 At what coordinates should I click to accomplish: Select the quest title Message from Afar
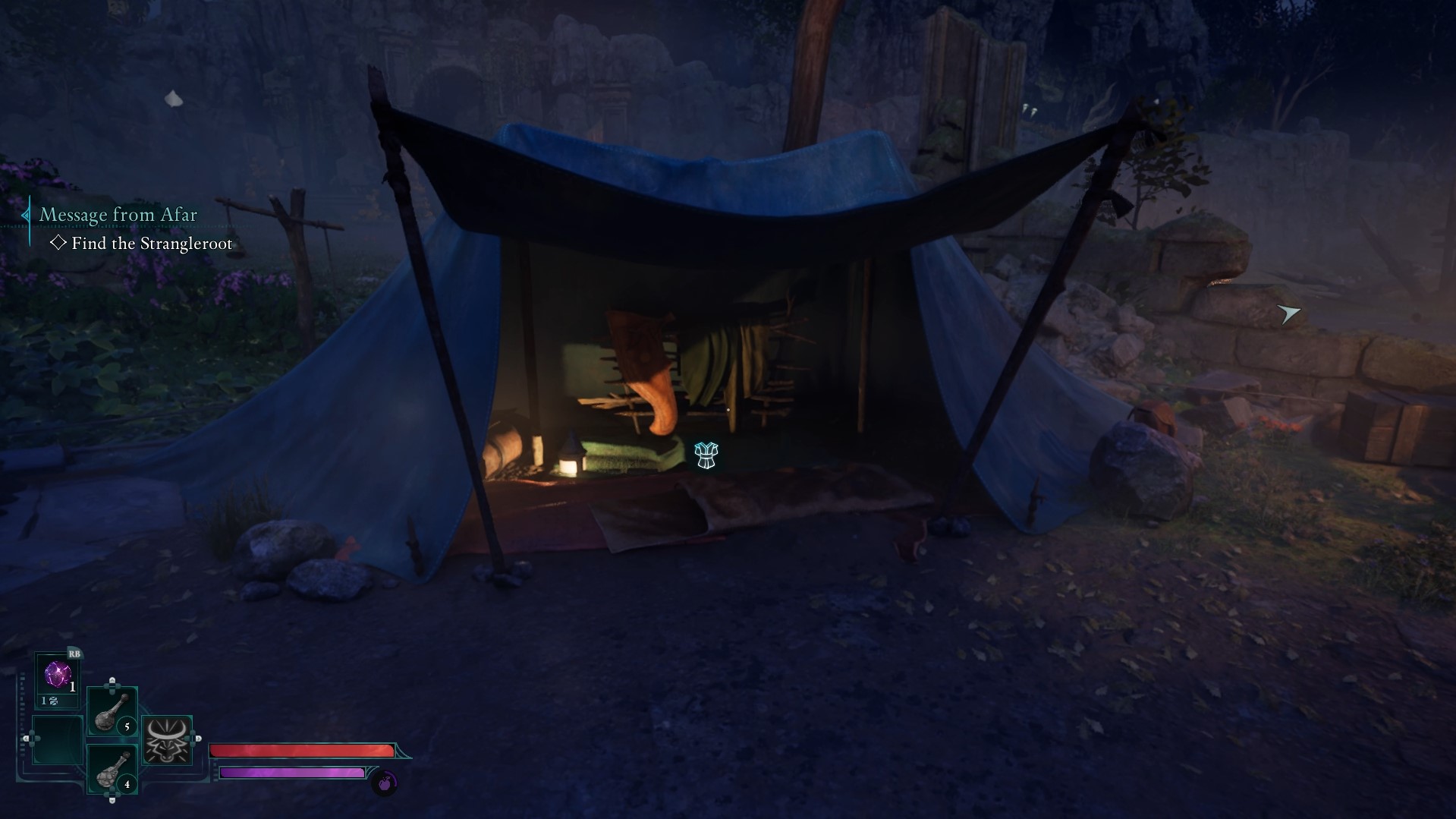pos(118,215)
